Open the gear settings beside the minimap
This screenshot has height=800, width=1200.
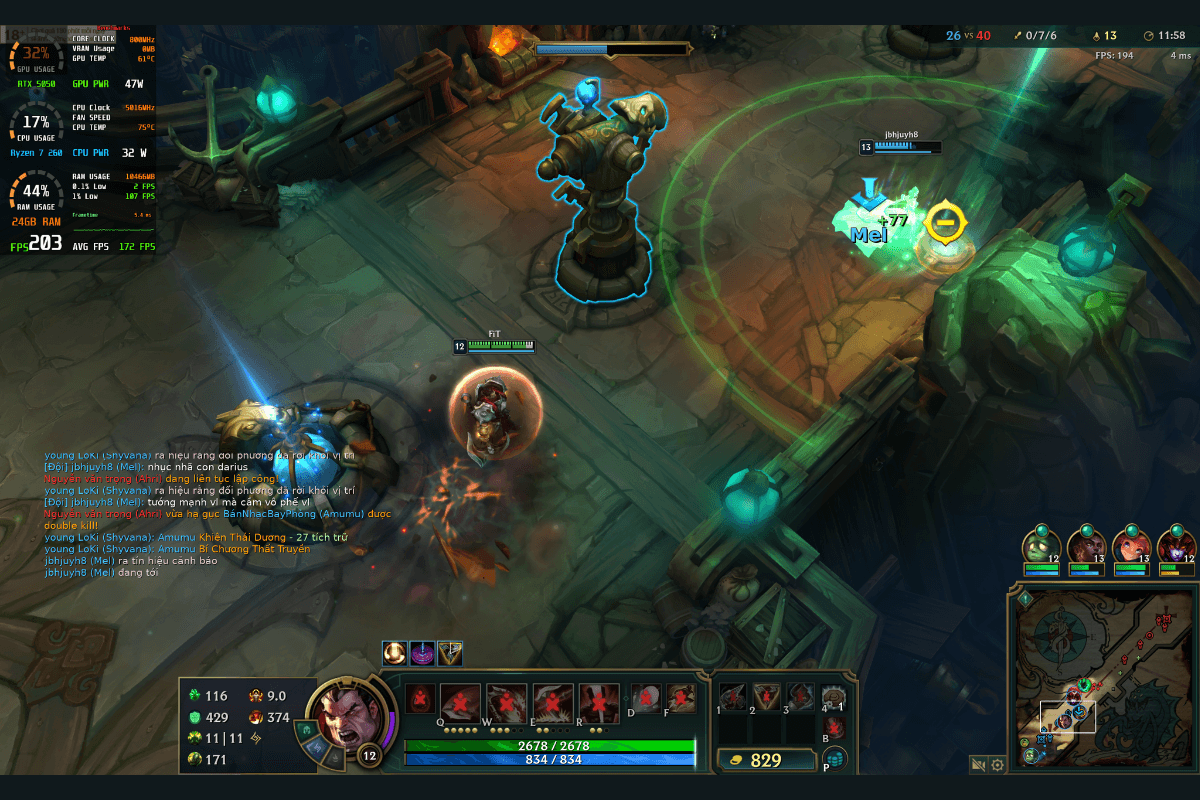pyautogui.click(x=997, y=765)
